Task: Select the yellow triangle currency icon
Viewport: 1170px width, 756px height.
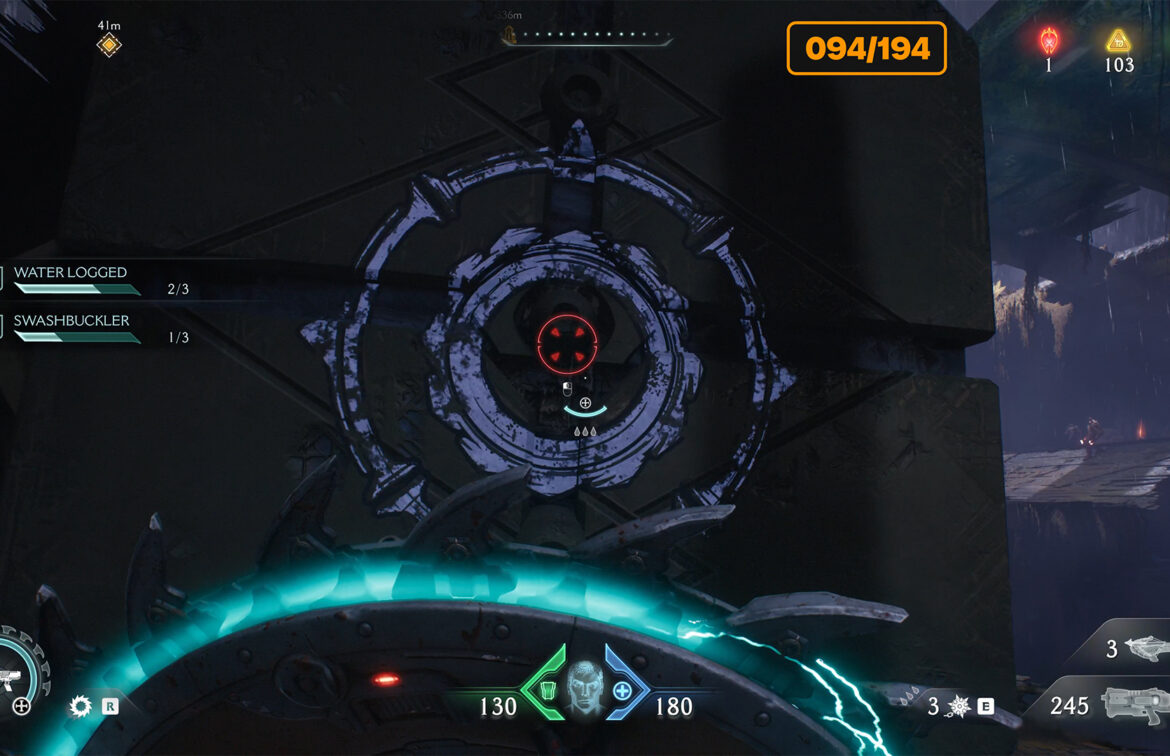Action: point(1117,42)
